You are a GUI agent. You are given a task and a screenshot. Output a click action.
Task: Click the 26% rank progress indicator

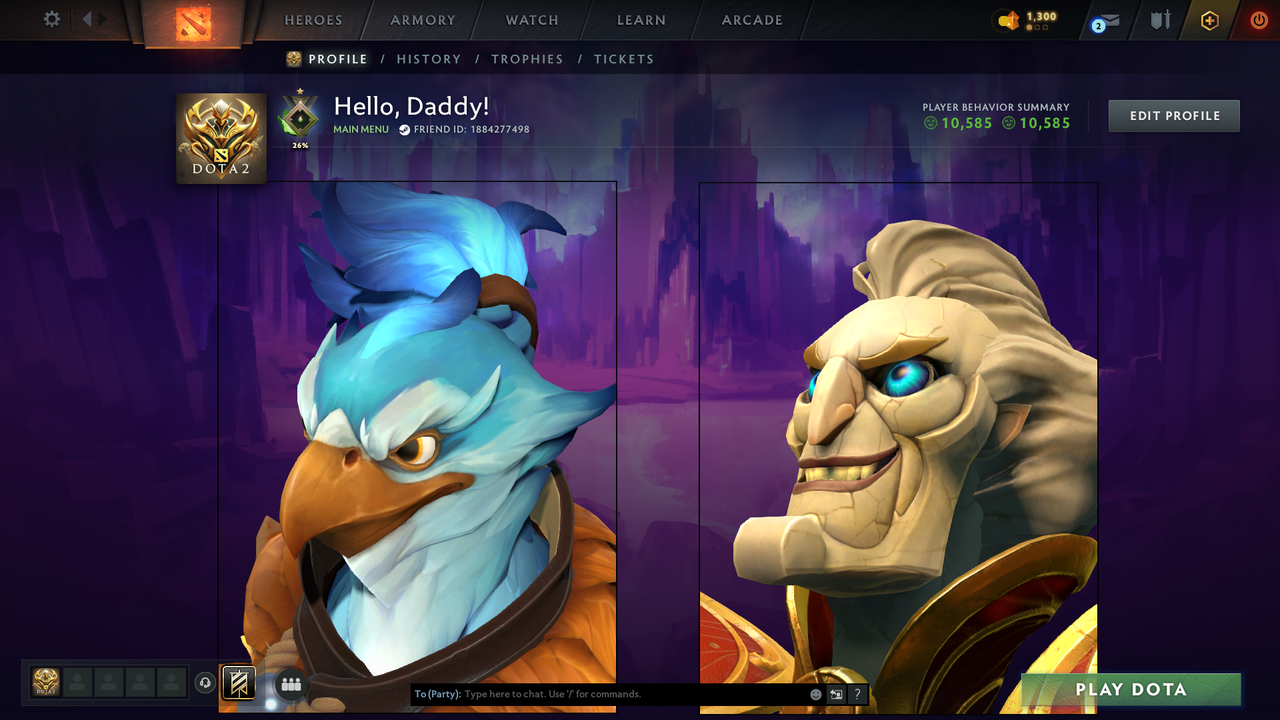[x=298, y=143]
